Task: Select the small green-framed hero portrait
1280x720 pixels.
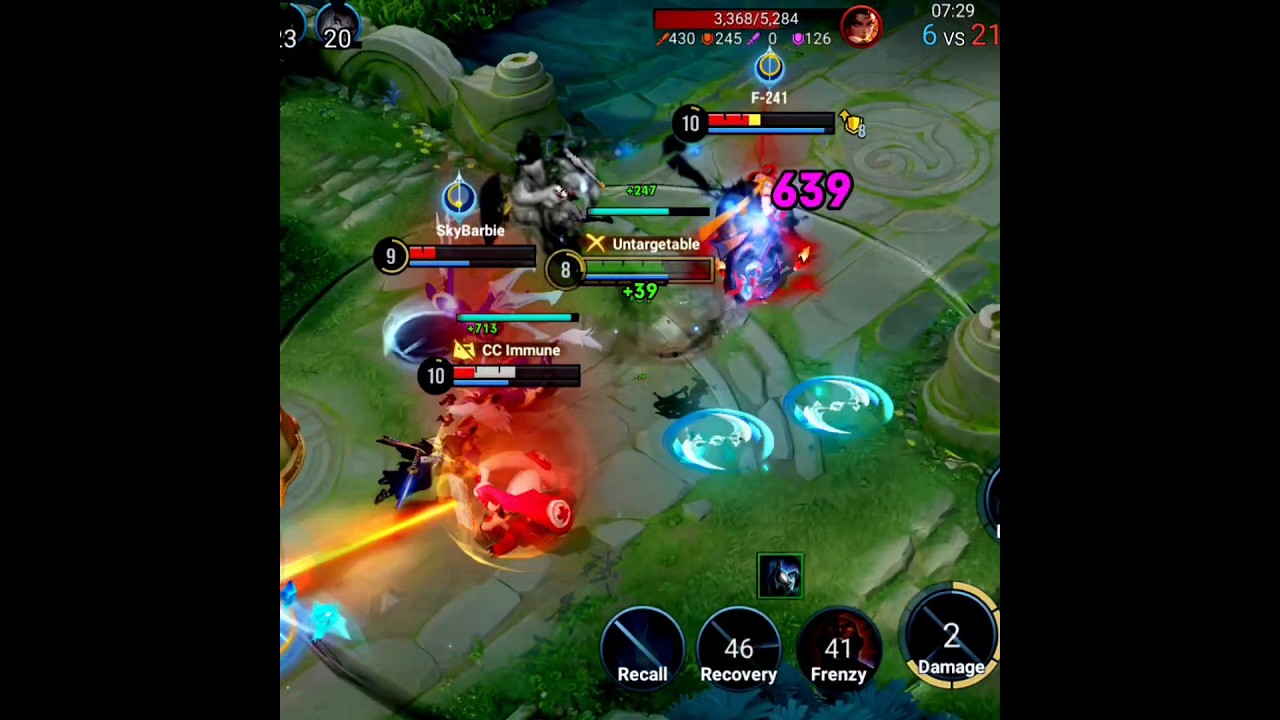Action: (x=780, y=576)
